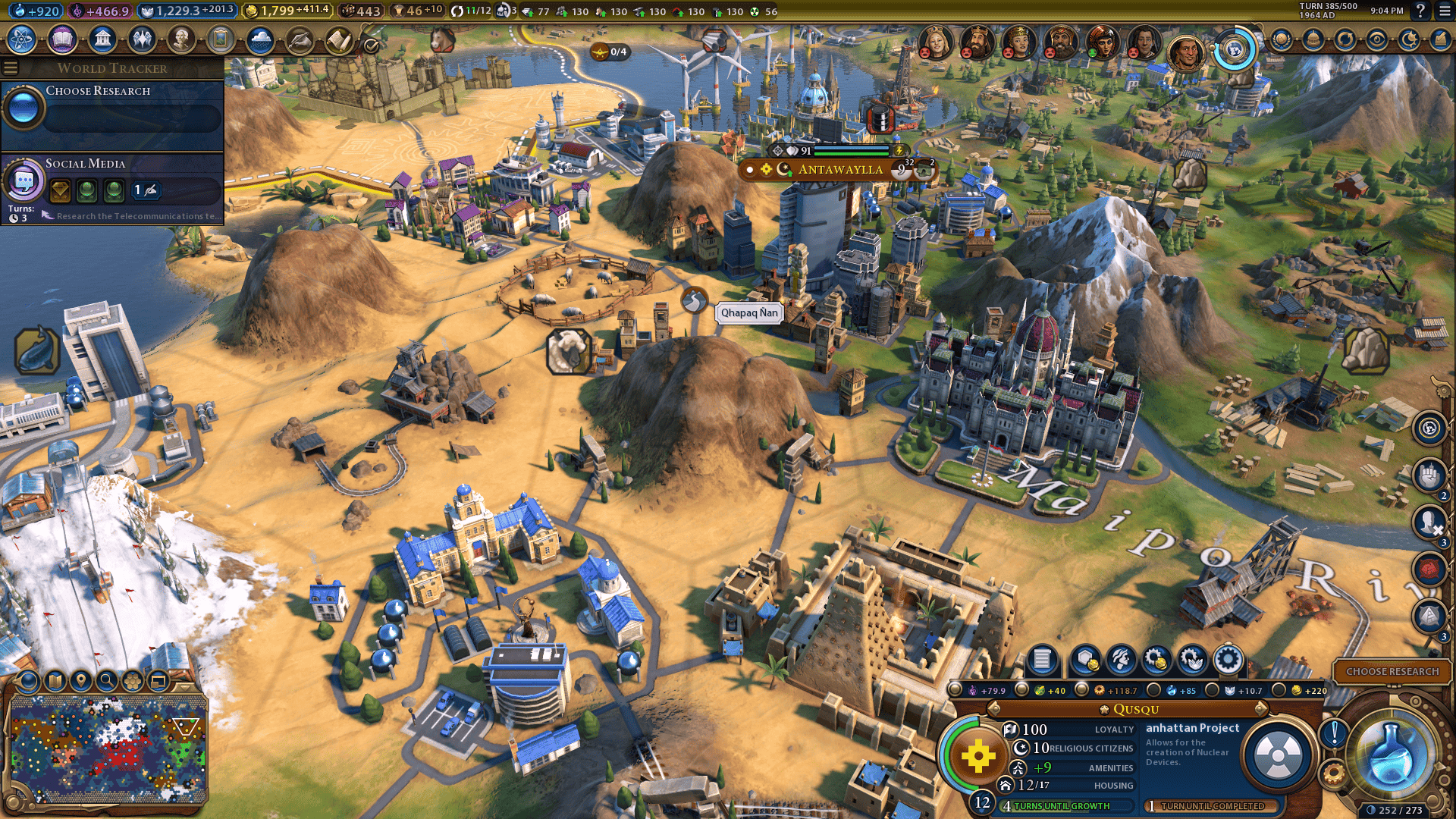Open the civics tree book icon
The width and height of the screenshot is (1456, 819).
tap(62, 39)
